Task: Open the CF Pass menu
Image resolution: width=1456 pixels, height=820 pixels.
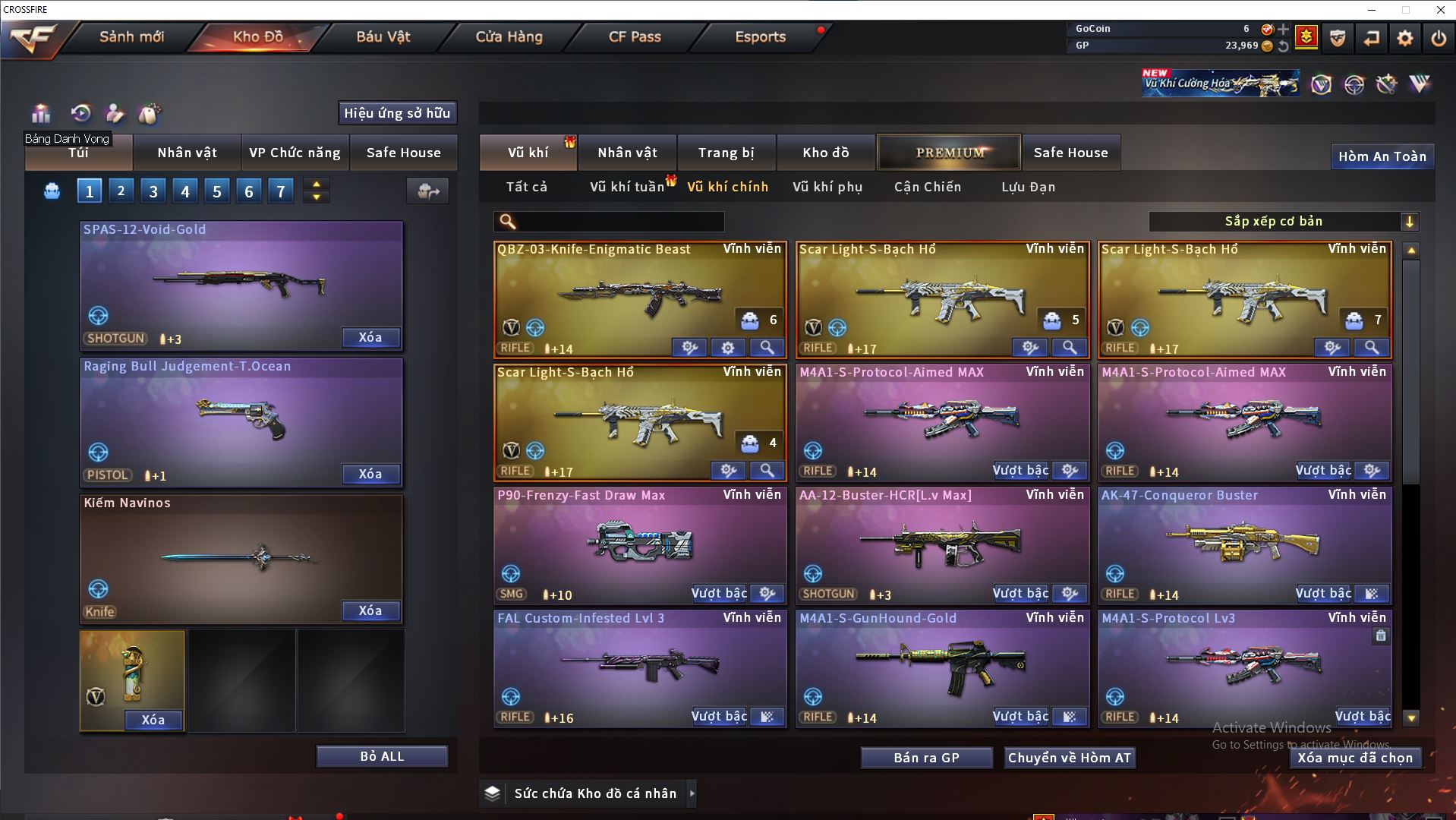Action: (635, 36)
